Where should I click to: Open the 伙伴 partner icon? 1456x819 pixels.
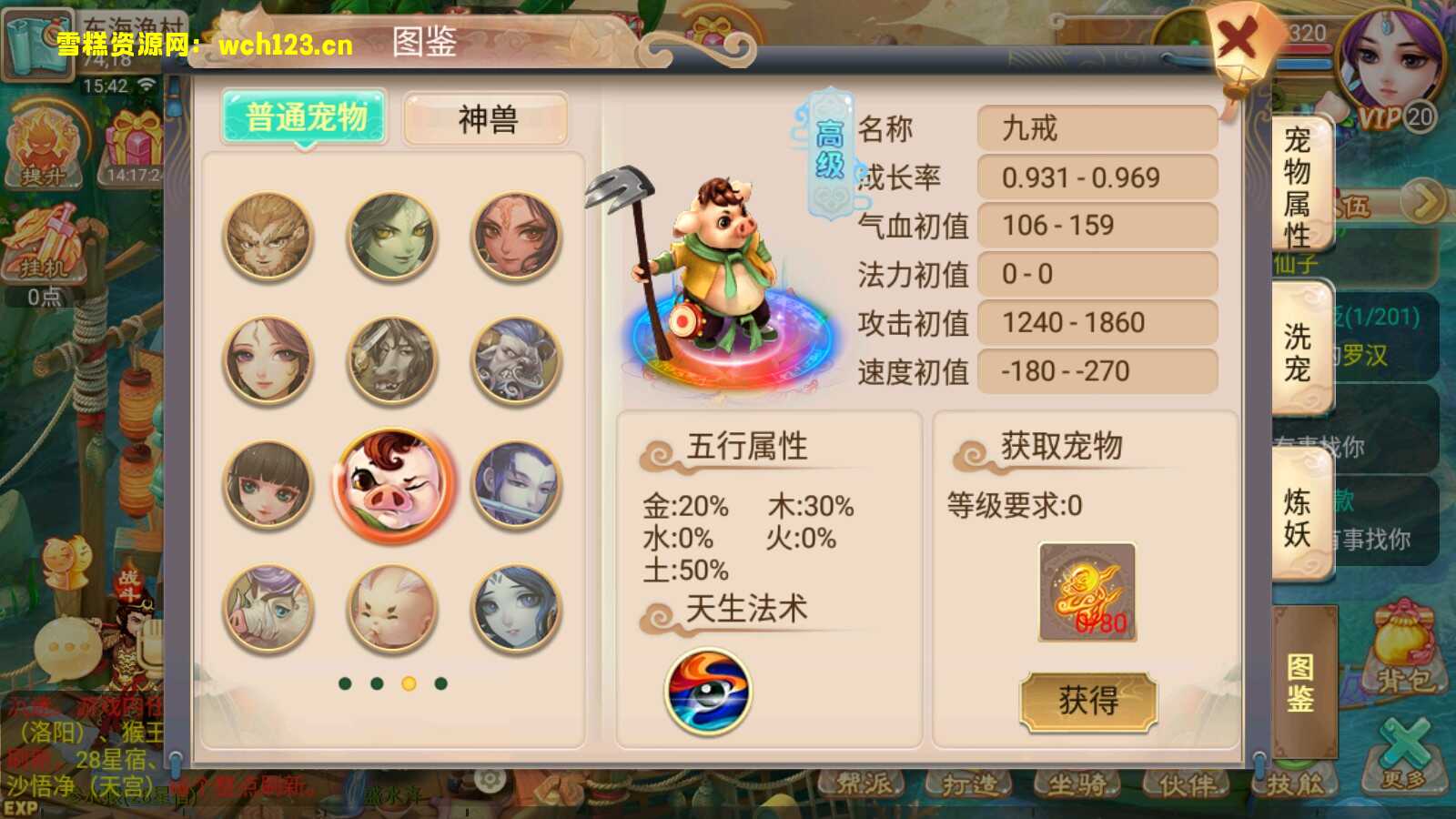1186,783
